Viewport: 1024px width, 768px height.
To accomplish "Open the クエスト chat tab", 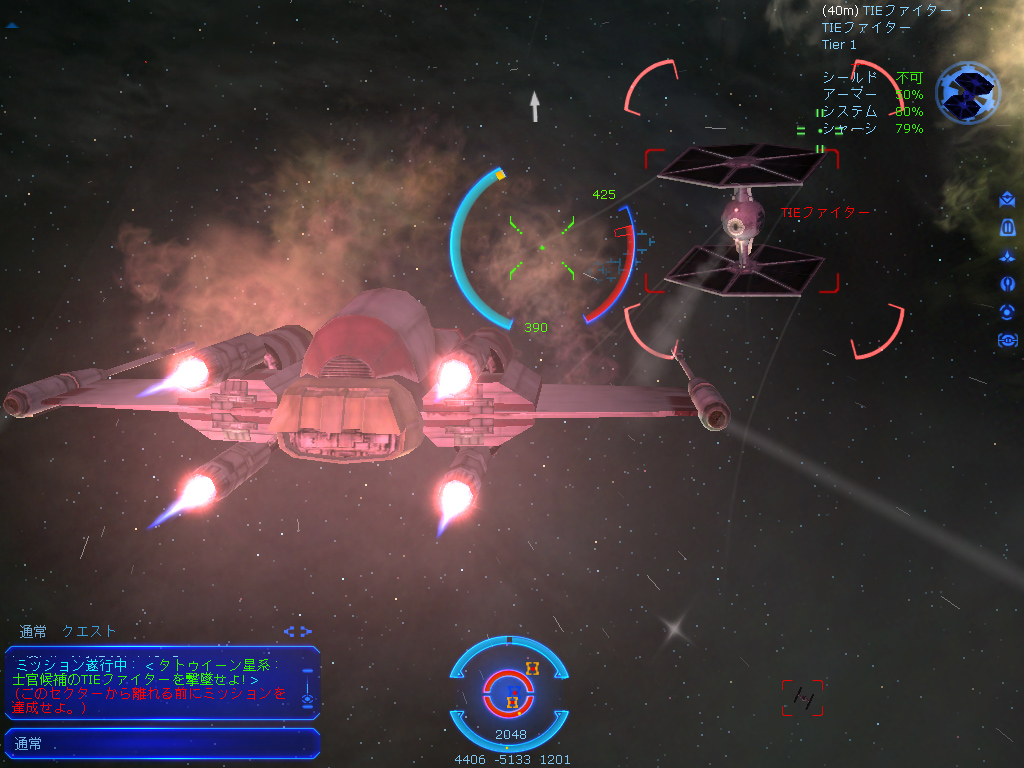I will tap(88, 631).
